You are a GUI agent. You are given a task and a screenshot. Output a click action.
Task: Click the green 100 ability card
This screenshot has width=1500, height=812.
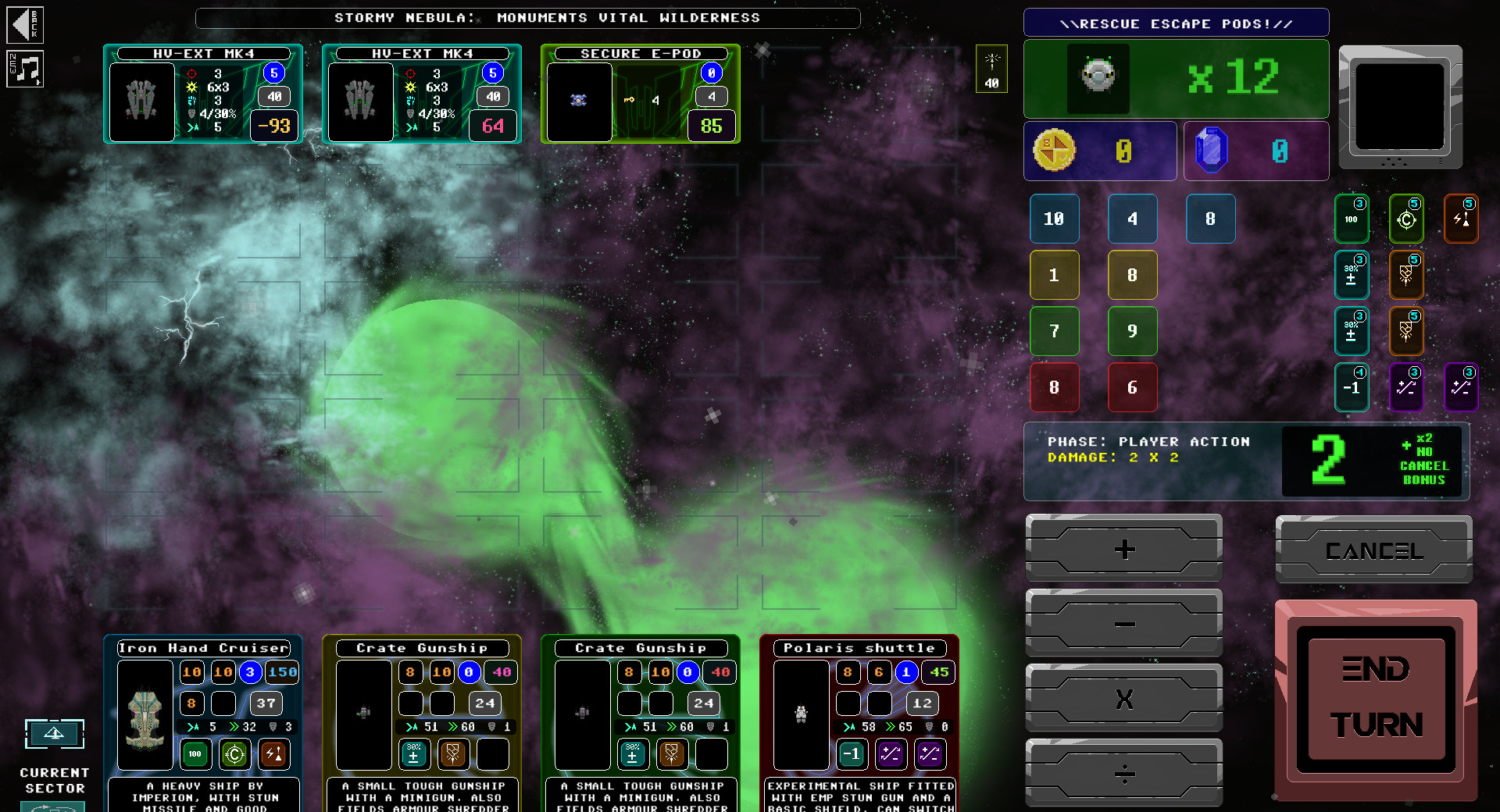point(1352,219)
